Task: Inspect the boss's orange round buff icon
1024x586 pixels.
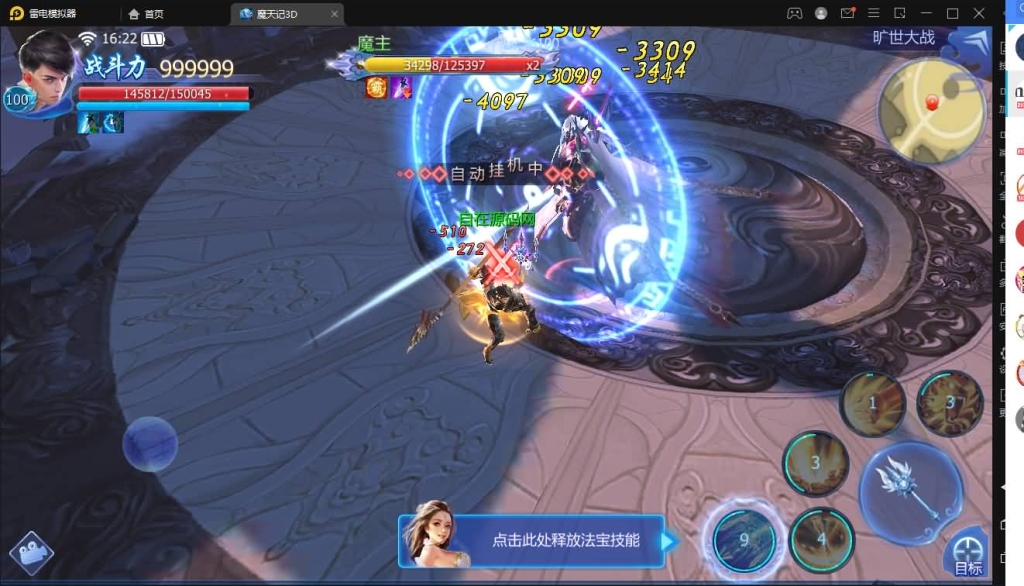Action: point(377,88)
